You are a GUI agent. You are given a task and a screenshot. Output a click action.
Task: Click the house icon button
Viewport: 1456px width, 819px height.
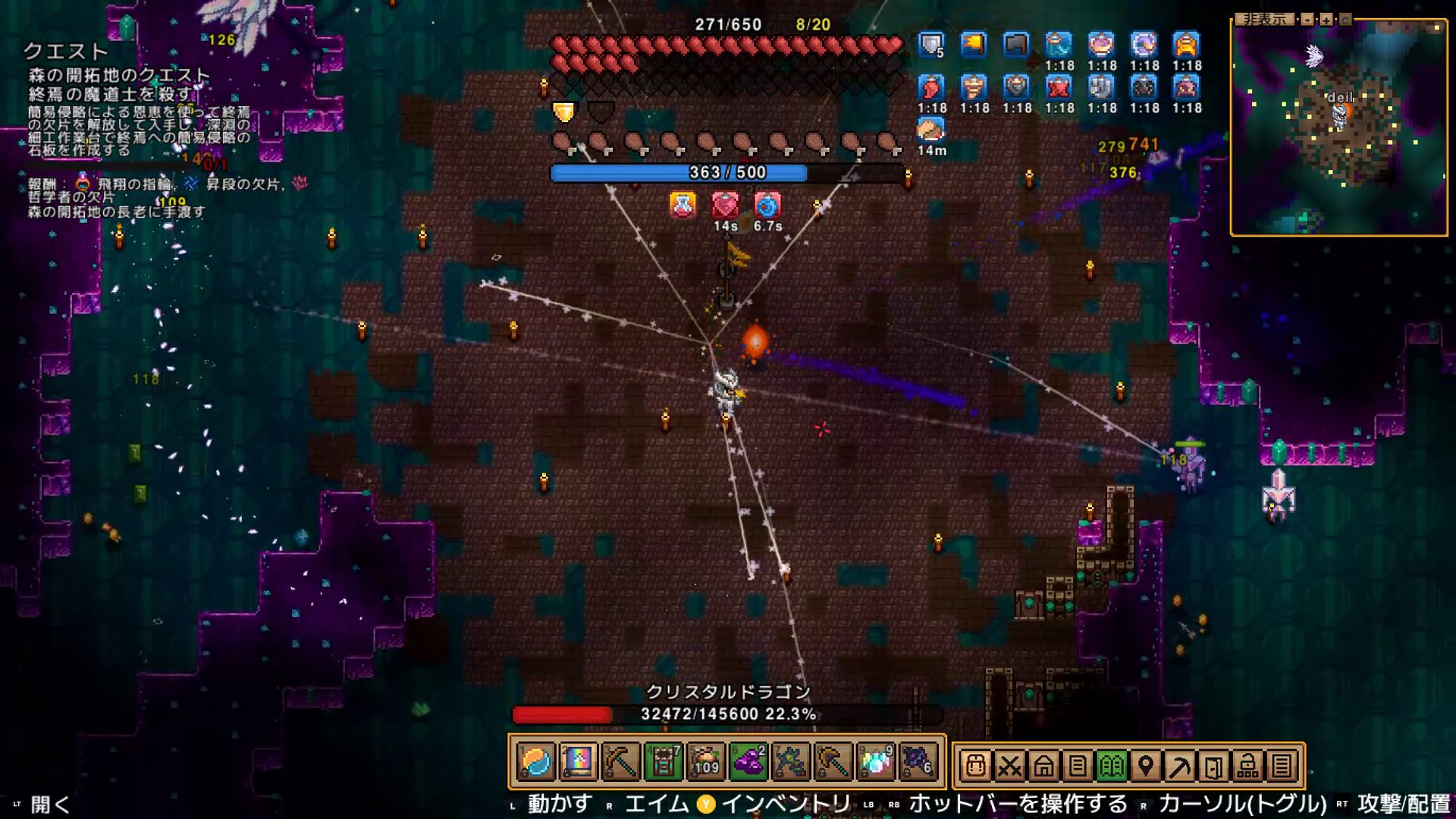[x=1043, y=766]
